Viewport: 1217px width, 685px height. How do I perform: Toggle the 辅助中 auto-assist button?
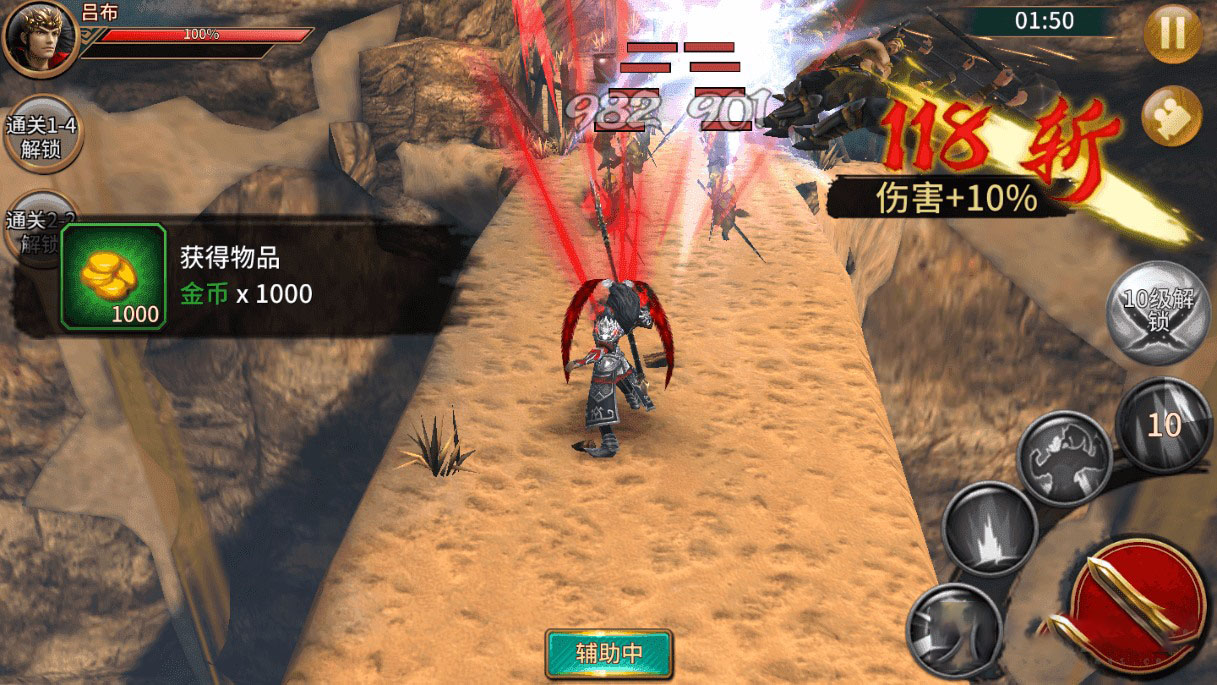click(x=609, y=654)
